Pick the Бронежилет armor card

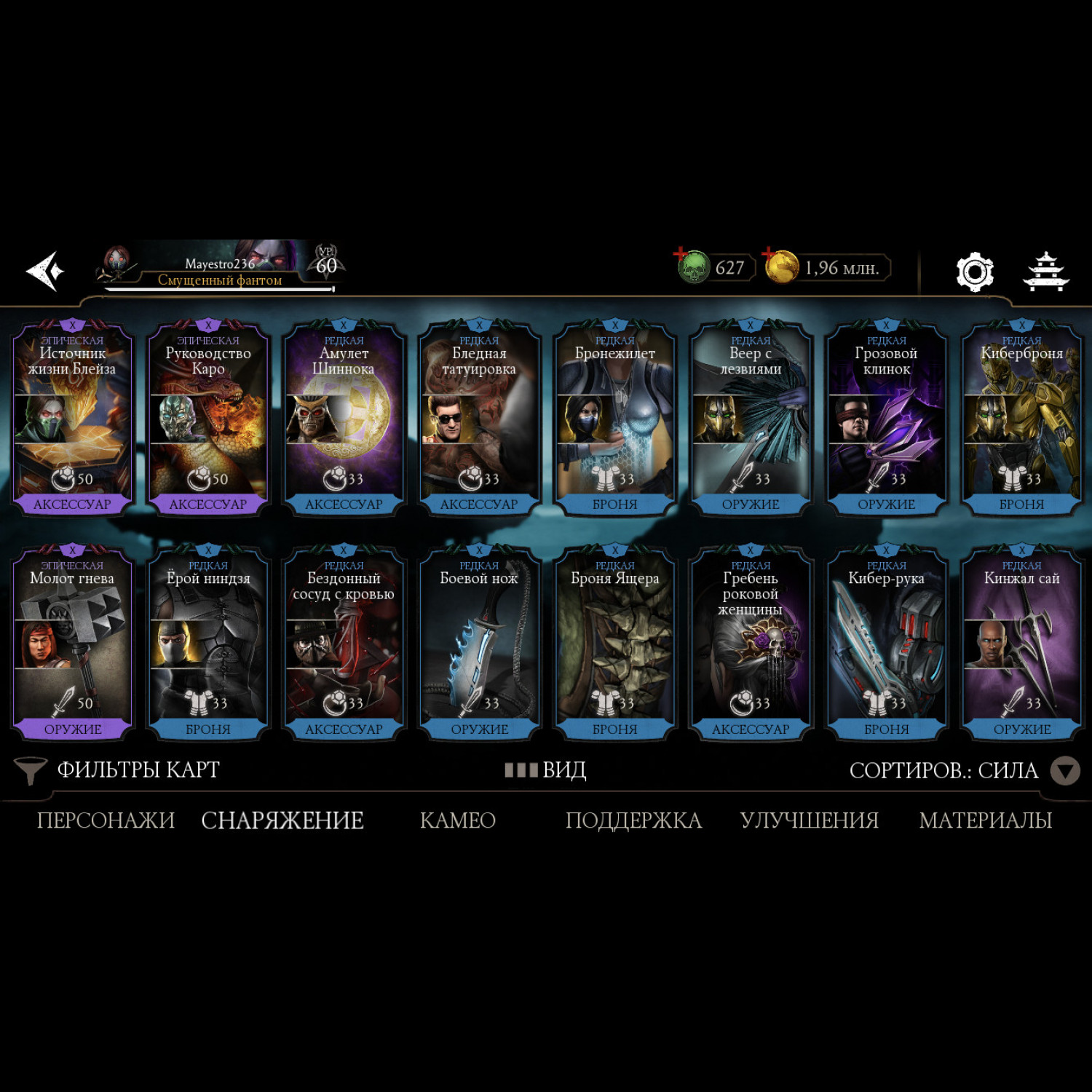coord(615,419)
